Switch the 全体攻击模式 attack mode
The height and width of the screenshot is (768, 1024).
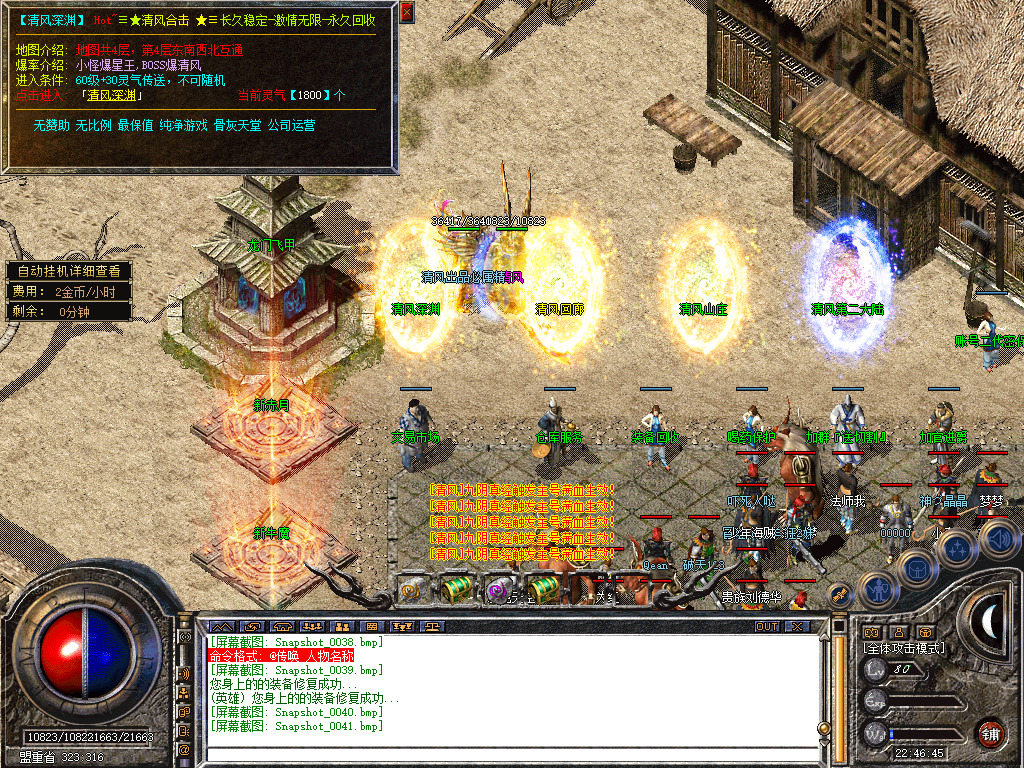[x=904, y=648]
